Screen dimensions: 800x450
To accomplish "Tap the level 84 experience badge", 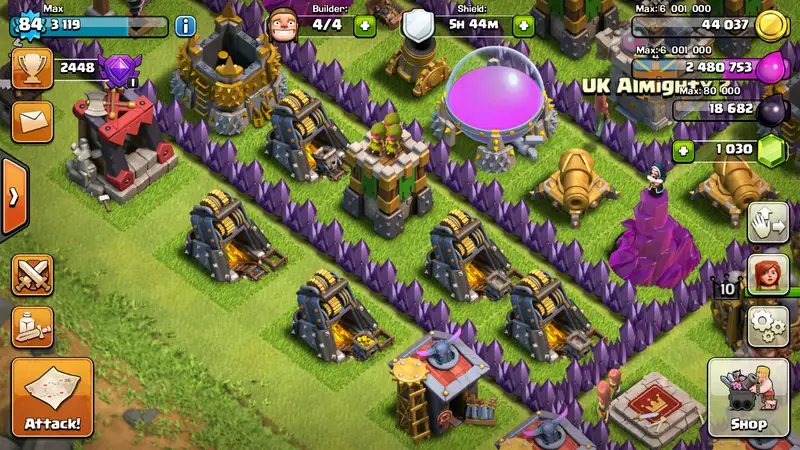I will tap(28, 22).
